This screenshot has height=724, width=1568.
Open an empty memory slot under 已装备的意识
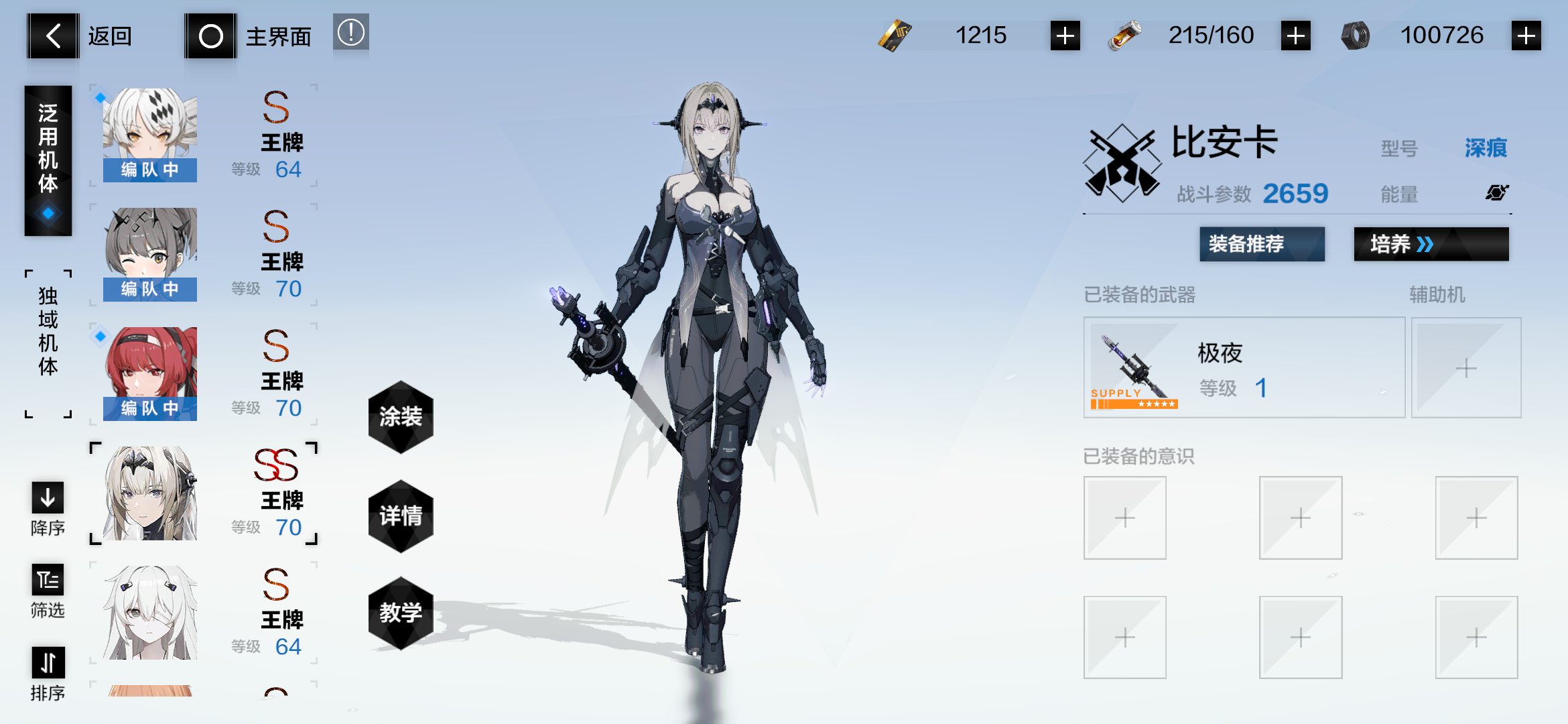tap(1124, 518)
